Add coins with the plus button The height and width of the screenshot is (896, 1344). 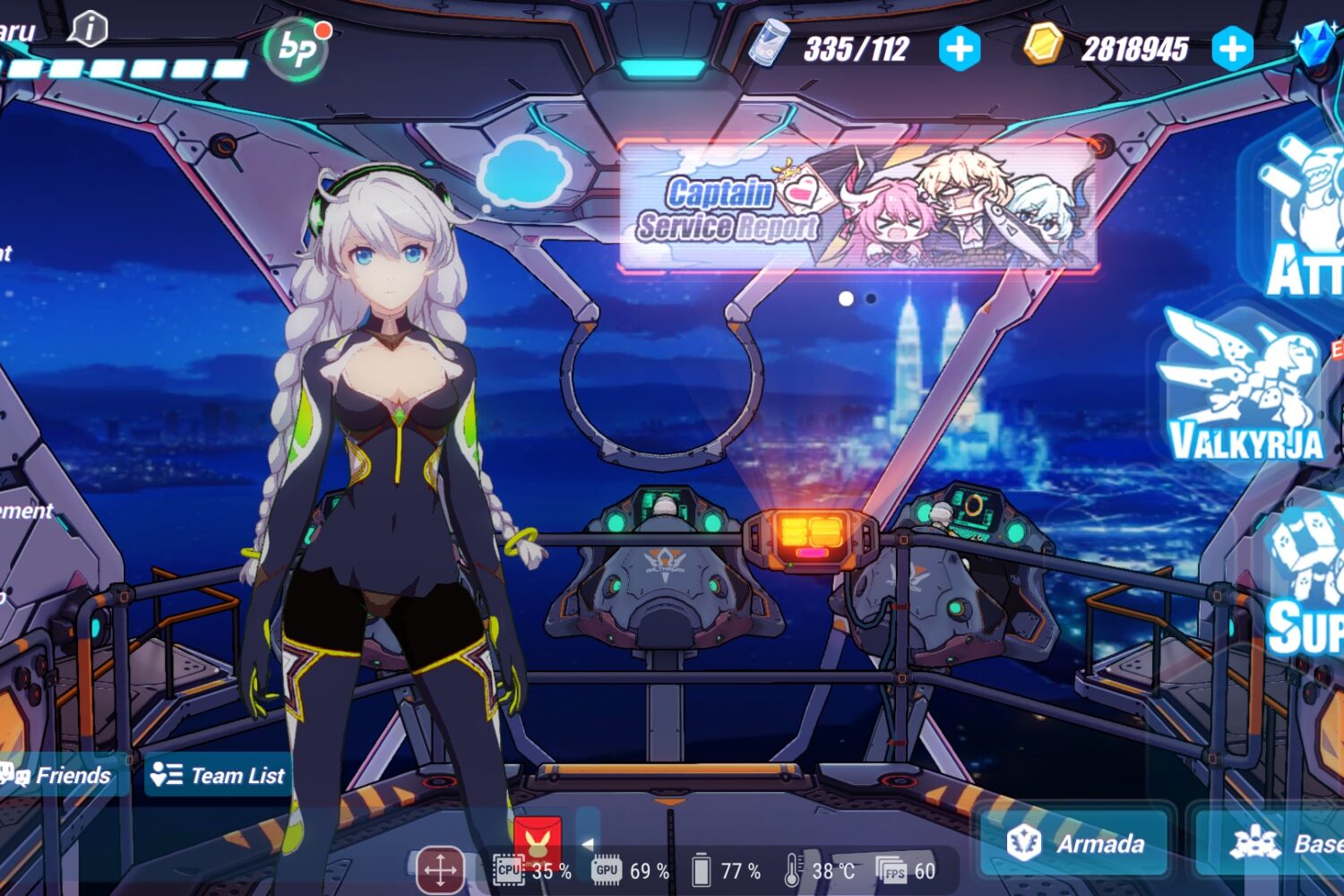1232,48
